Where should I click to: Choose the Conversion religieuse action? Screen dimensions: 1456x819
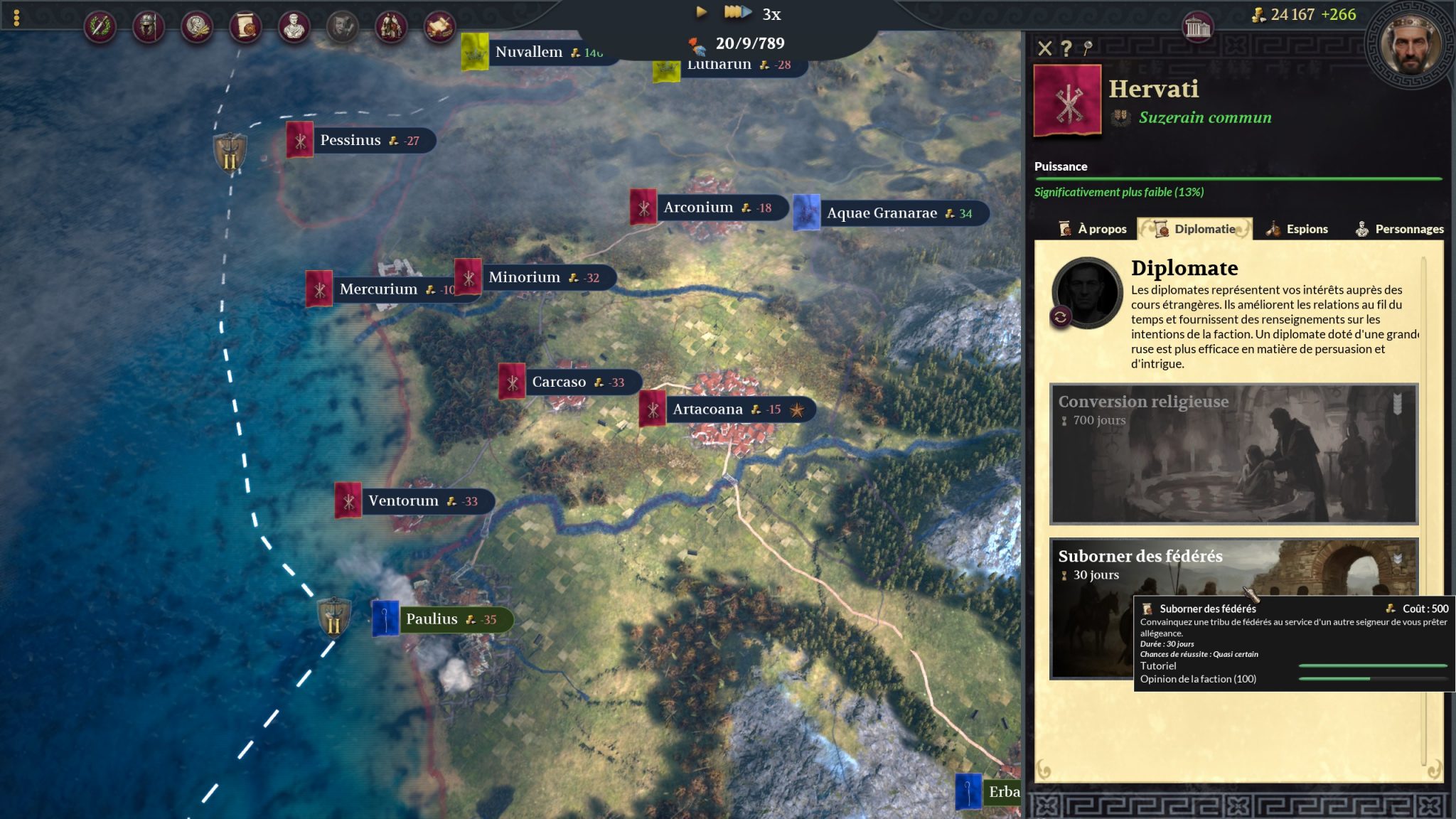tap(1233, 454)
